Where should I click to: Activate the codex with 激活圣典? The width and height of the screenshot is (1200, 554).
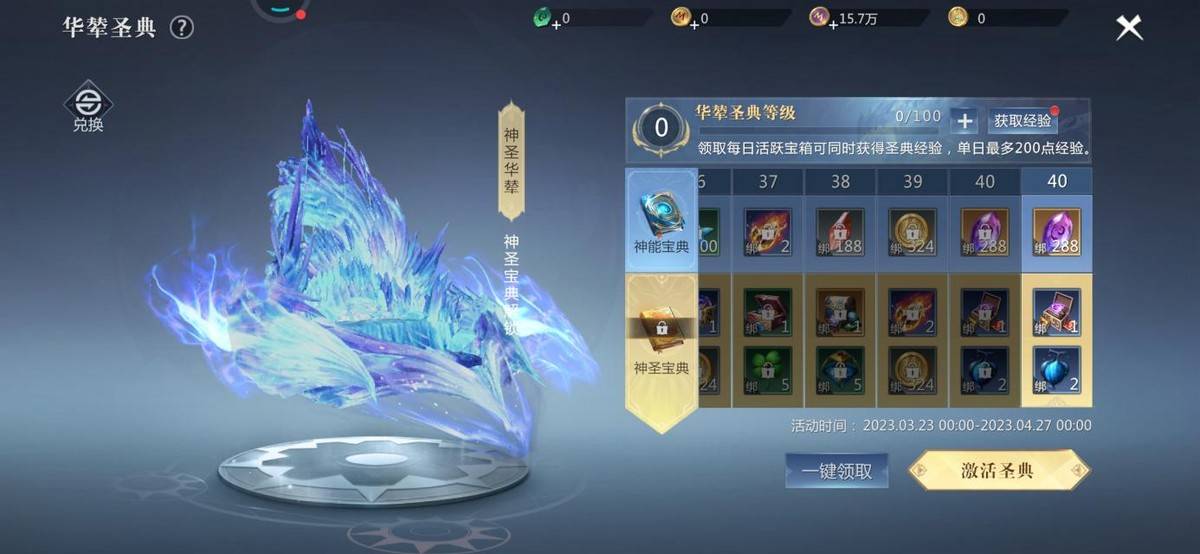tap(998, 471)
